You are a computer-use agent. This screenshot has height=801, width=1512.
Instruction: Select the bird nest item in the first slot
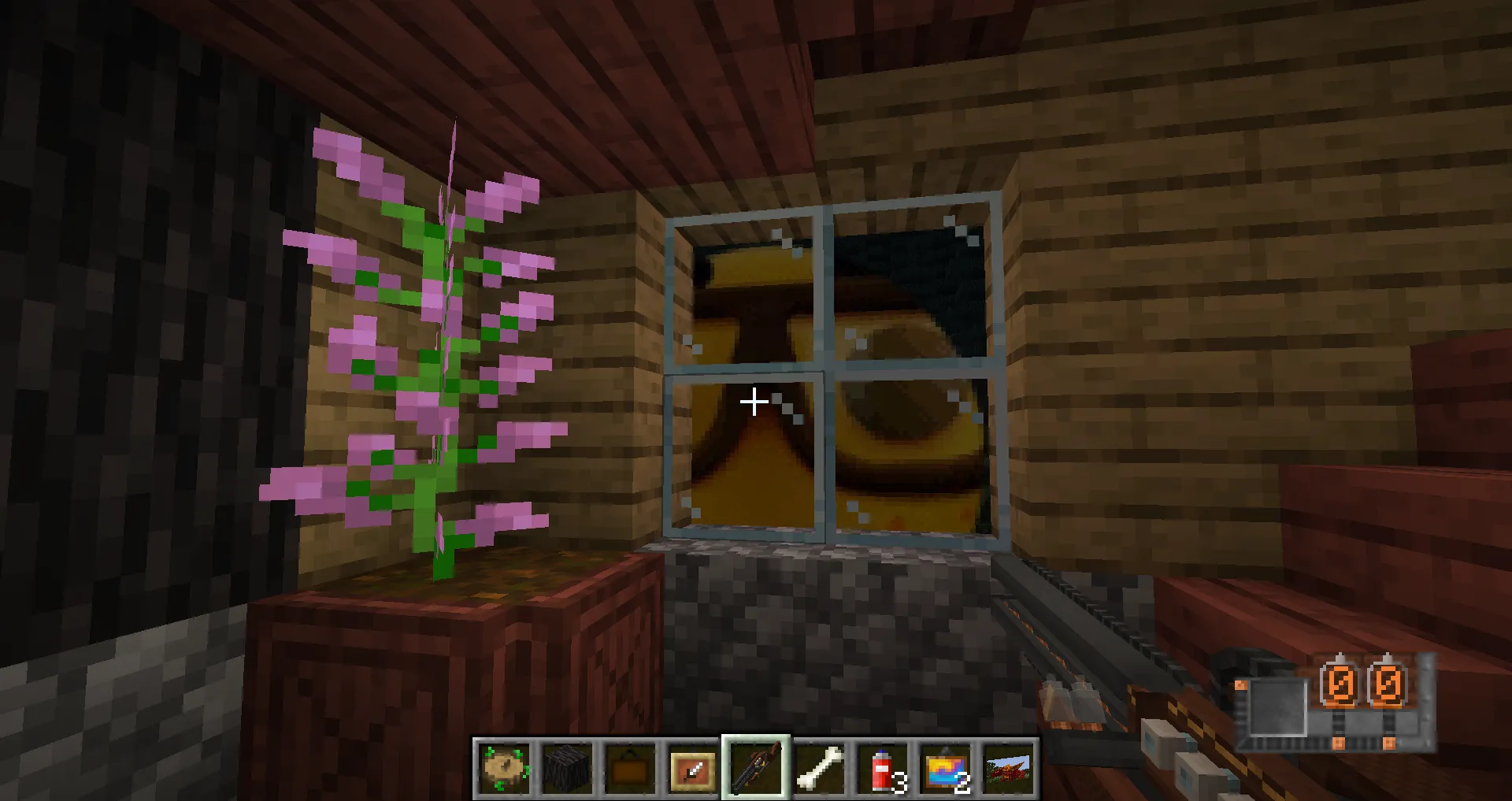[x=503, y=769]
